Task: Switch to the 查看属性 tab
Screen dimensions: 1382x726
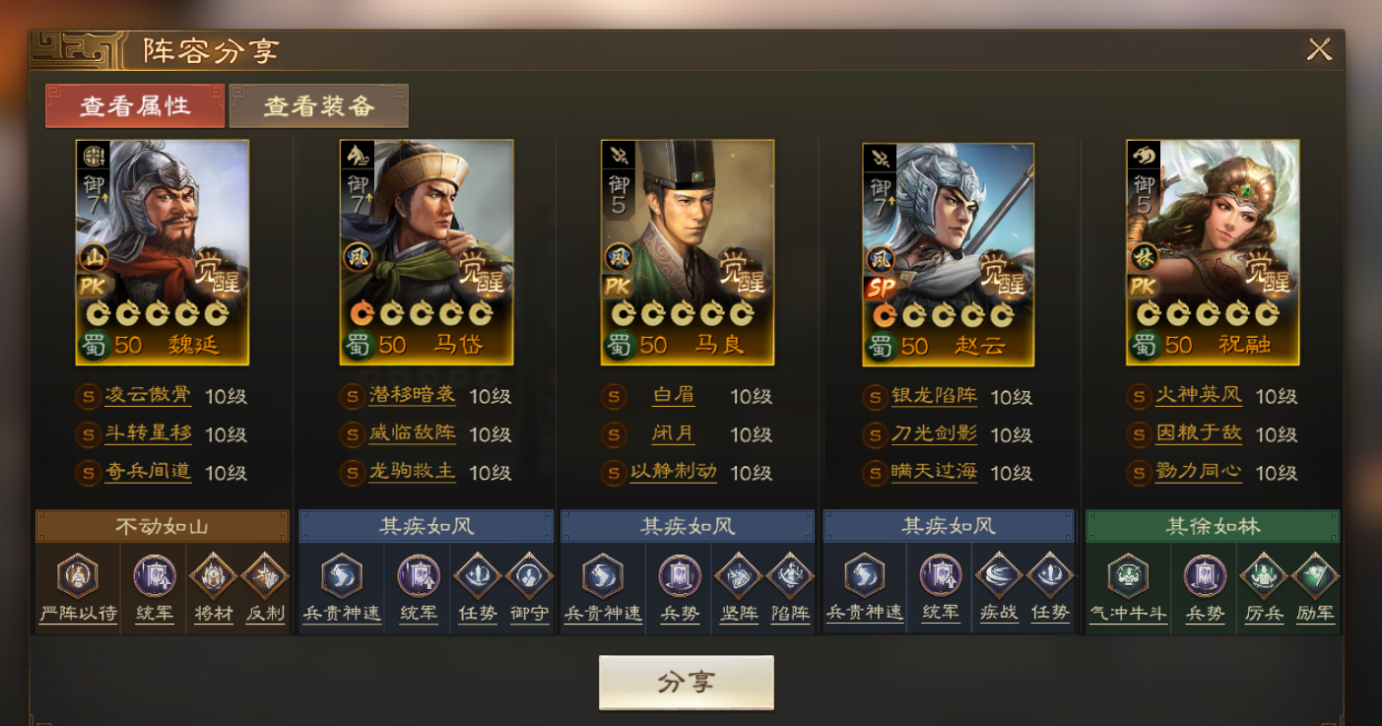Action: click(x=135, y=106)
